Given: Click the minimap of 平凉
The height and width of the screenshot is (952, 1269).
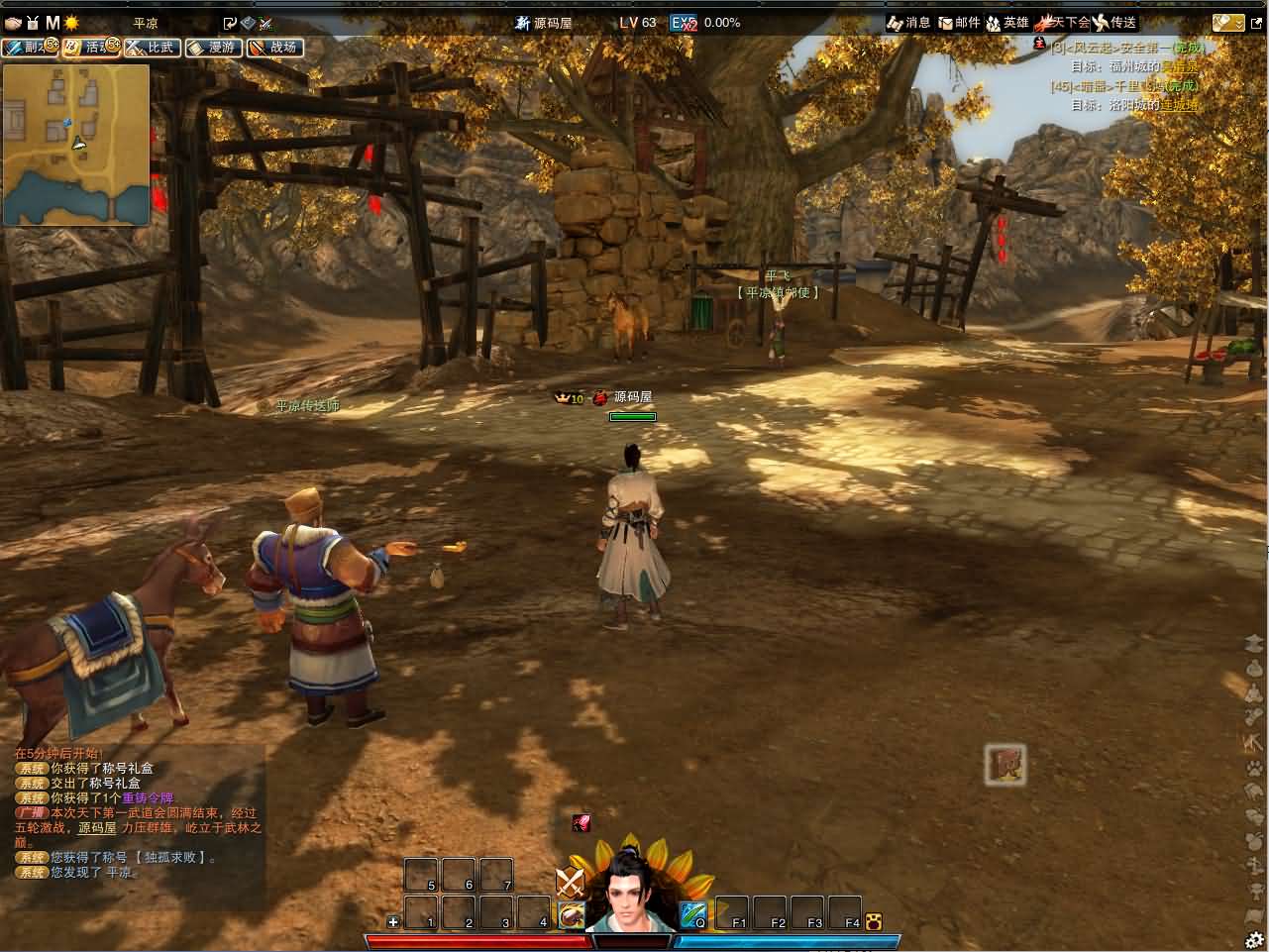Looking at the screenshot, I should click(76, 145).
